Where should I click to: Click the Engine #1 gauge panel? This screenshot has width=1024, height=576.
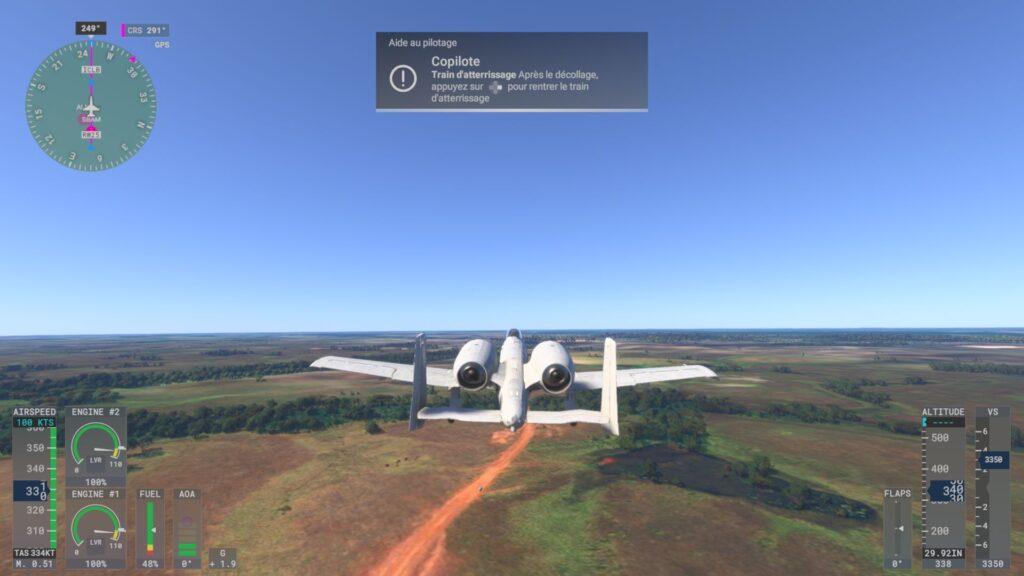point(96,529)
